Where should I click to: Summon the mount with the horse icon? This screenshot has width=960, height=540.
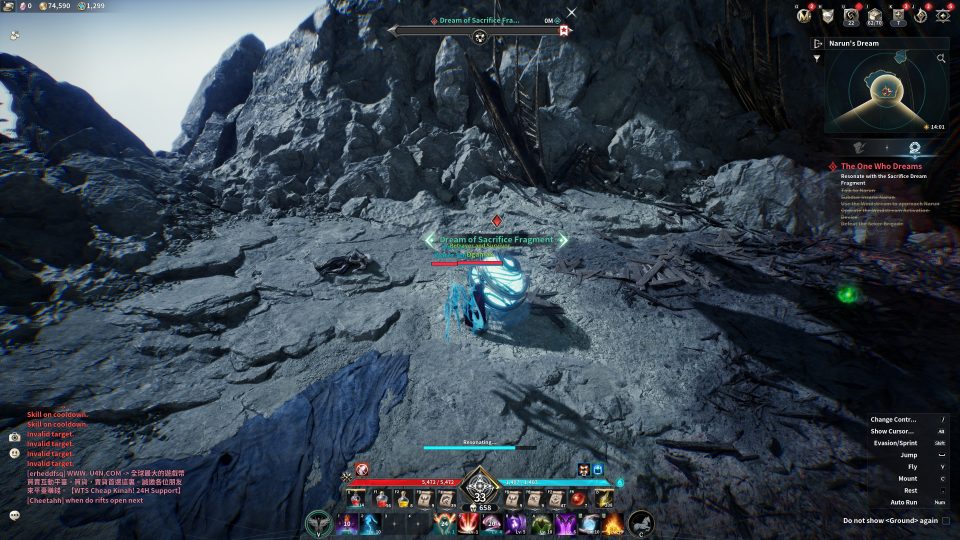(640, 523)
